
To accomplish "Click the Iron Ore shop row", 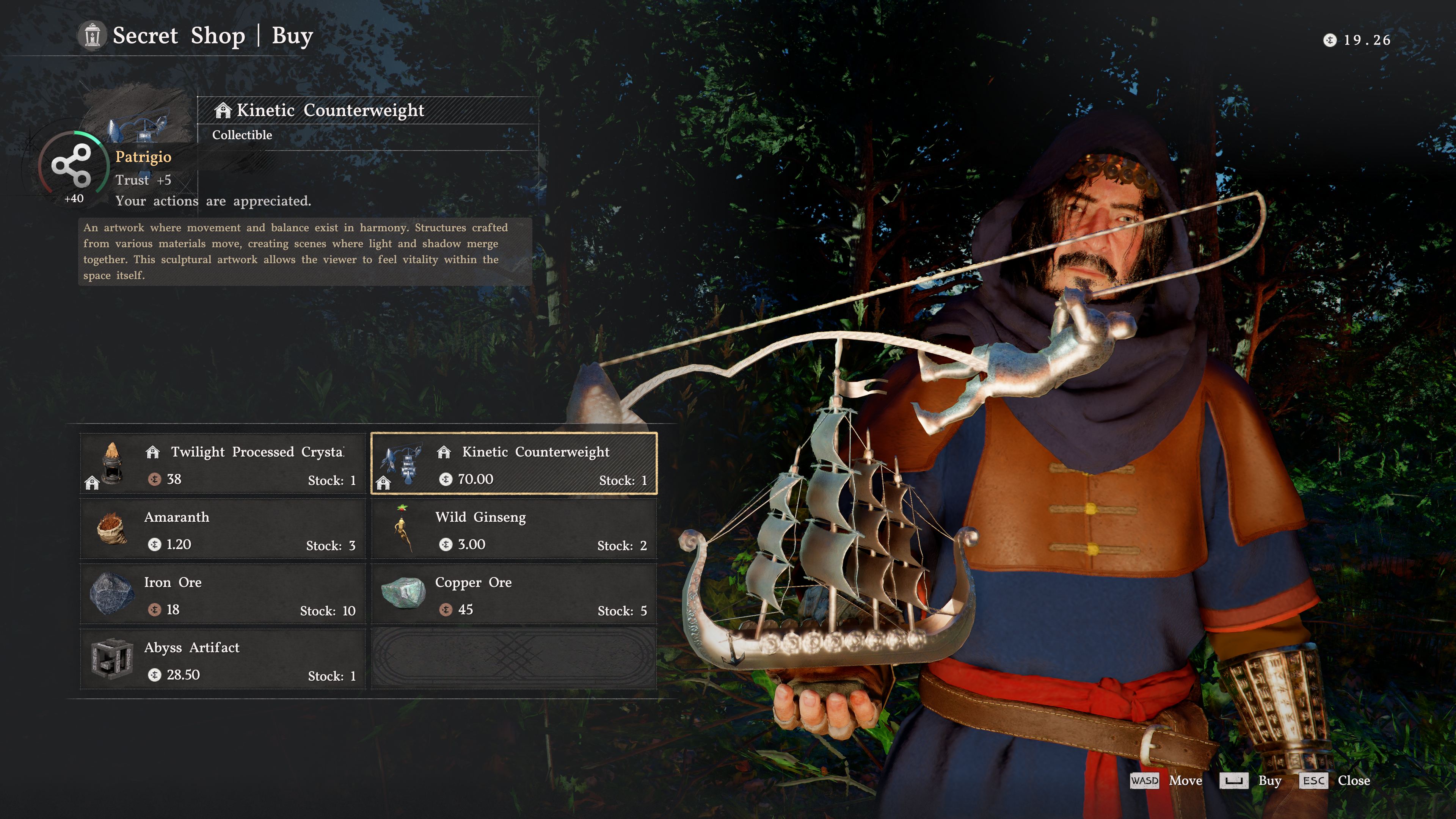I will coord(223,595).
